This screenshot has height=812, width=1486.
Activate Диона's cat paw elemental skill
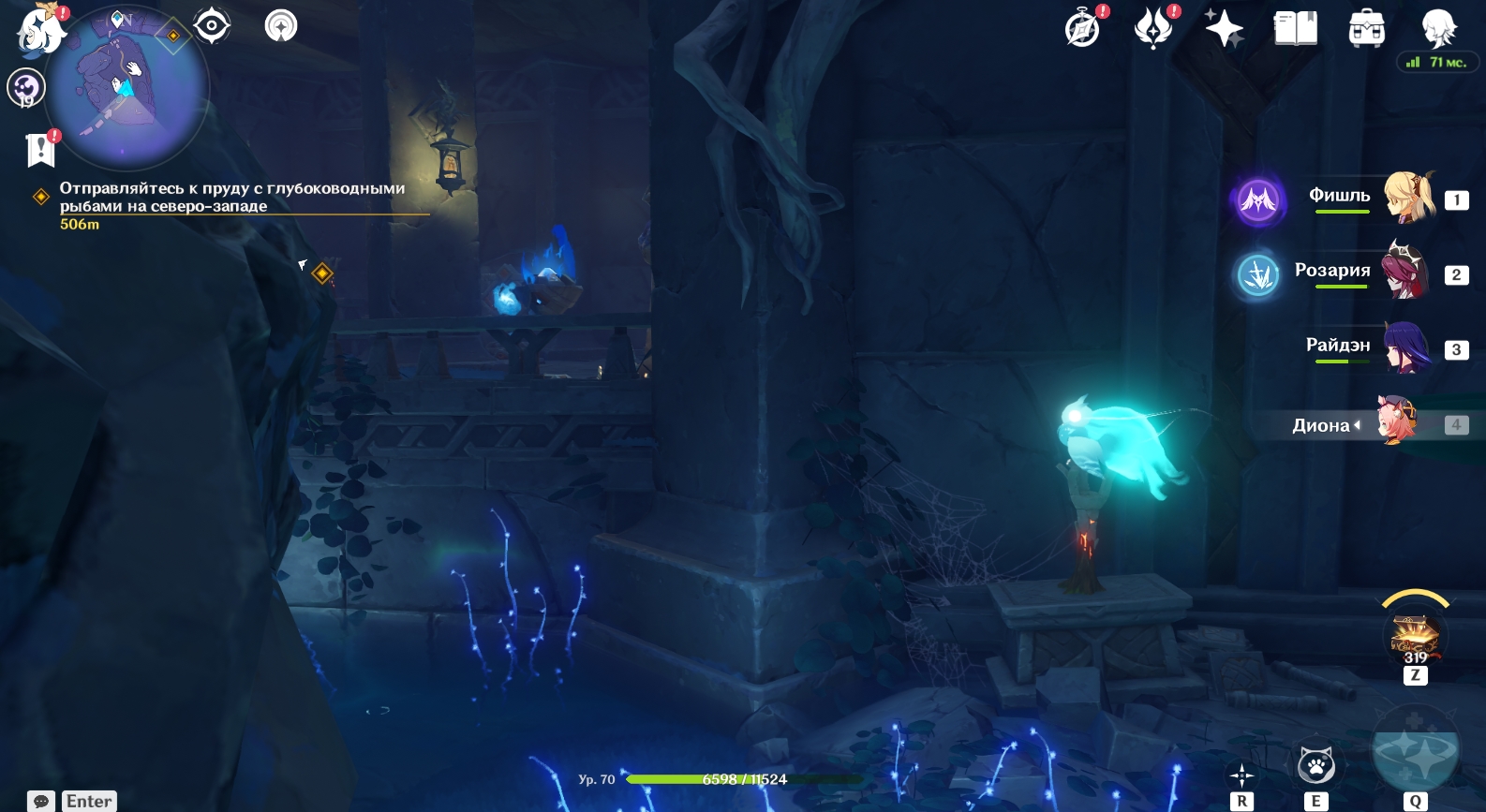click(x=1316, y=766)
